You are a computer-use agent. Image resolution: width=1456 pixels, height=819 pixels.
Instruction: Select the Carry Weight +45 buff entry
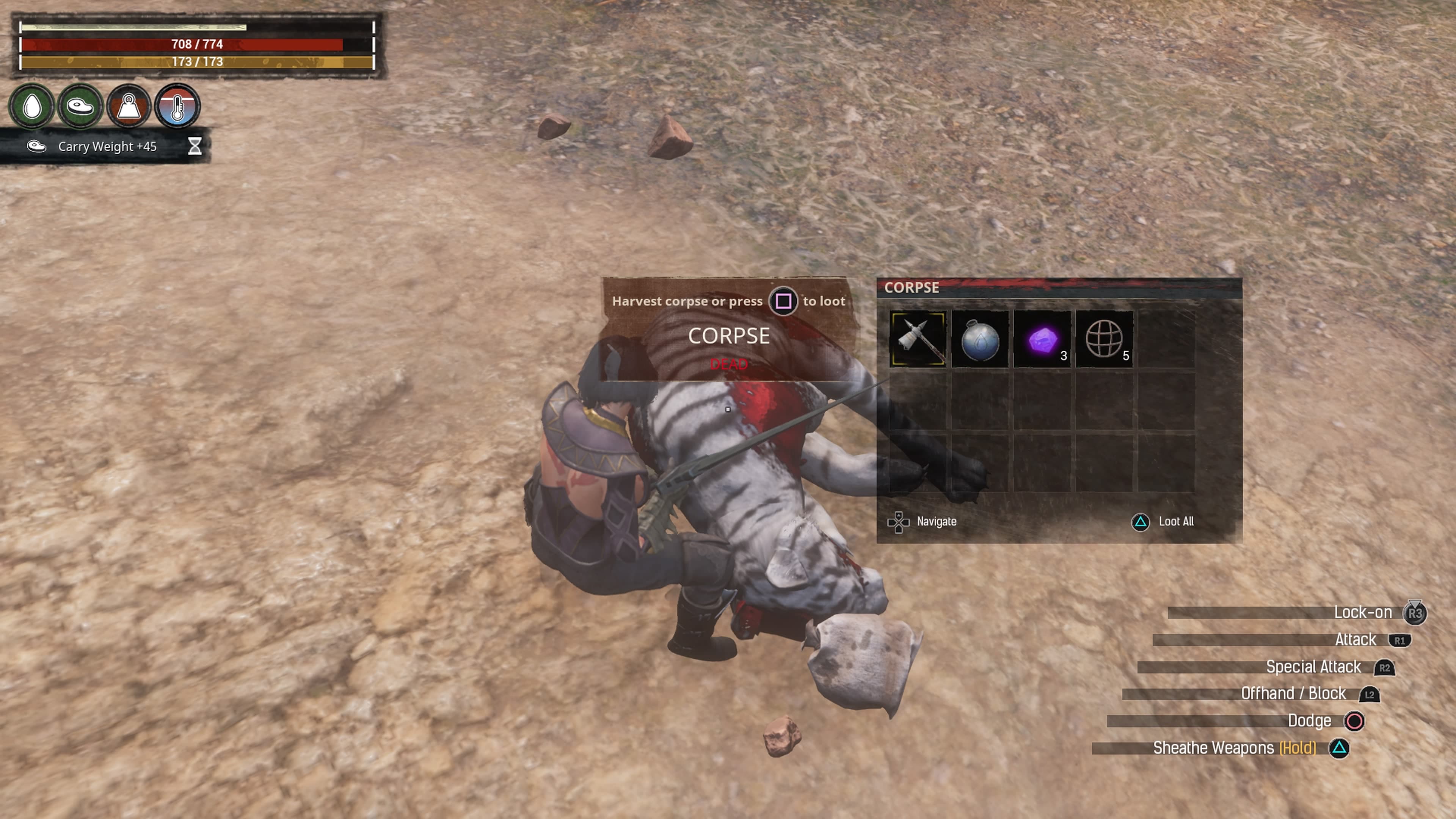coord(106,146)
